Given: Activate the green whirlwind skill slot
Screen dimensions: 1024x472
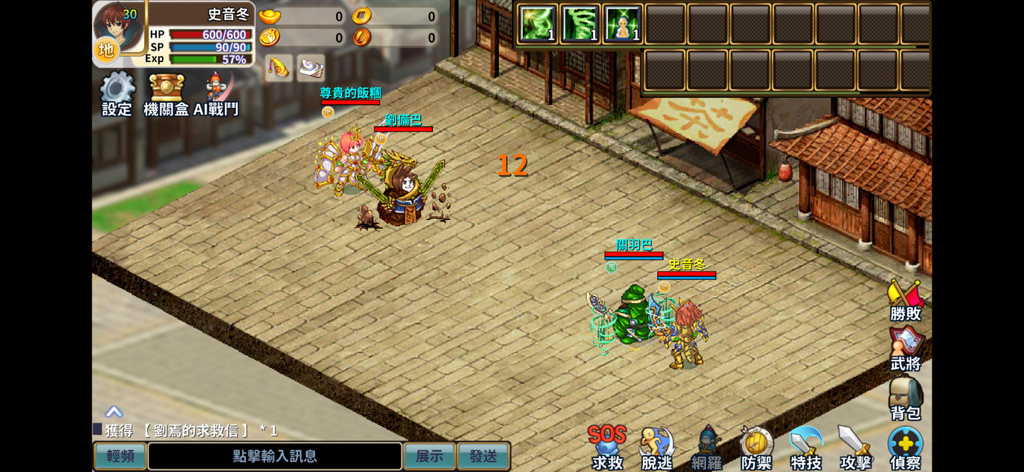Looking at the screenshot, I should click(580, 24).
